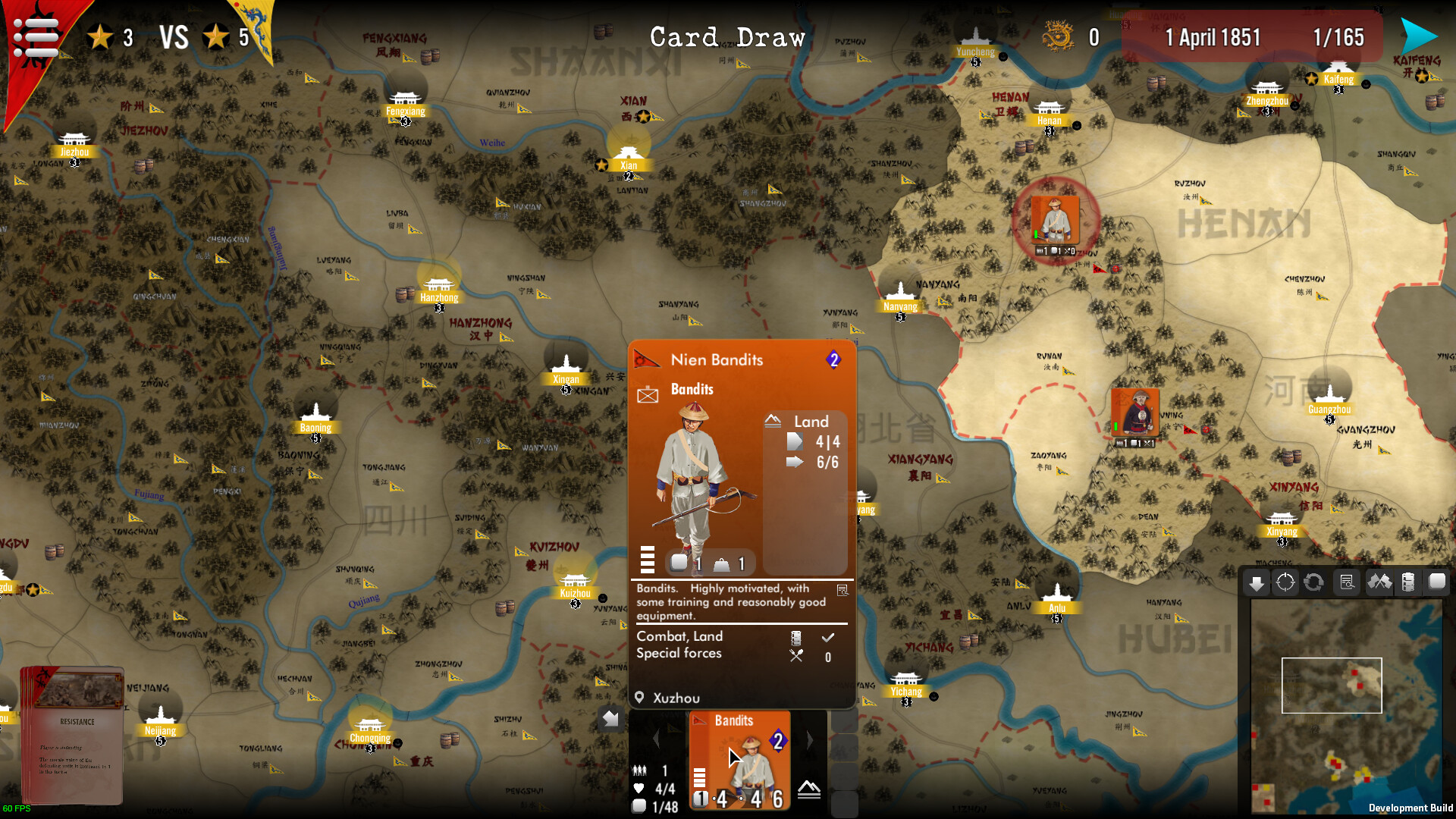Click the terrain mountain icon beside unit card
The image size is (1456, 819).
[809, 790]
